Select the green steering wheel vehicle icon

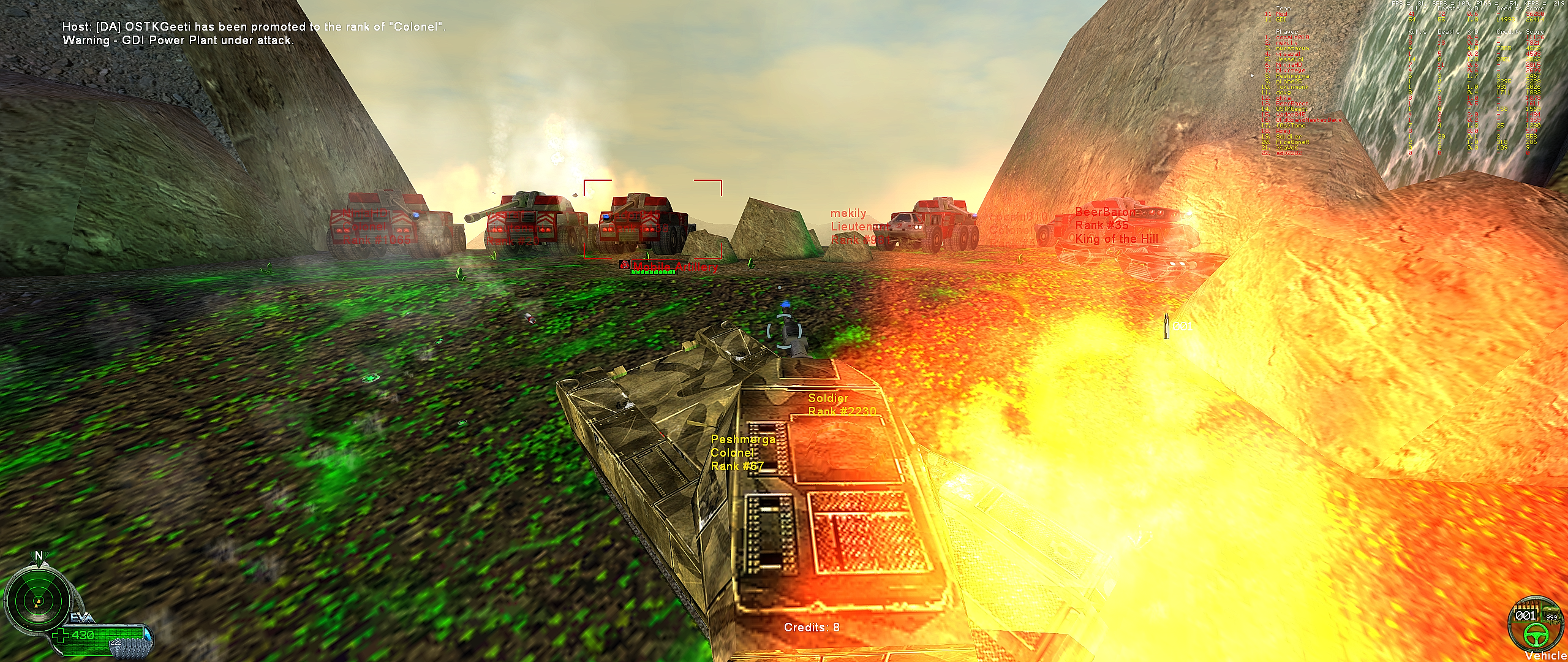pyautogui.click(x=1537, y=637)
